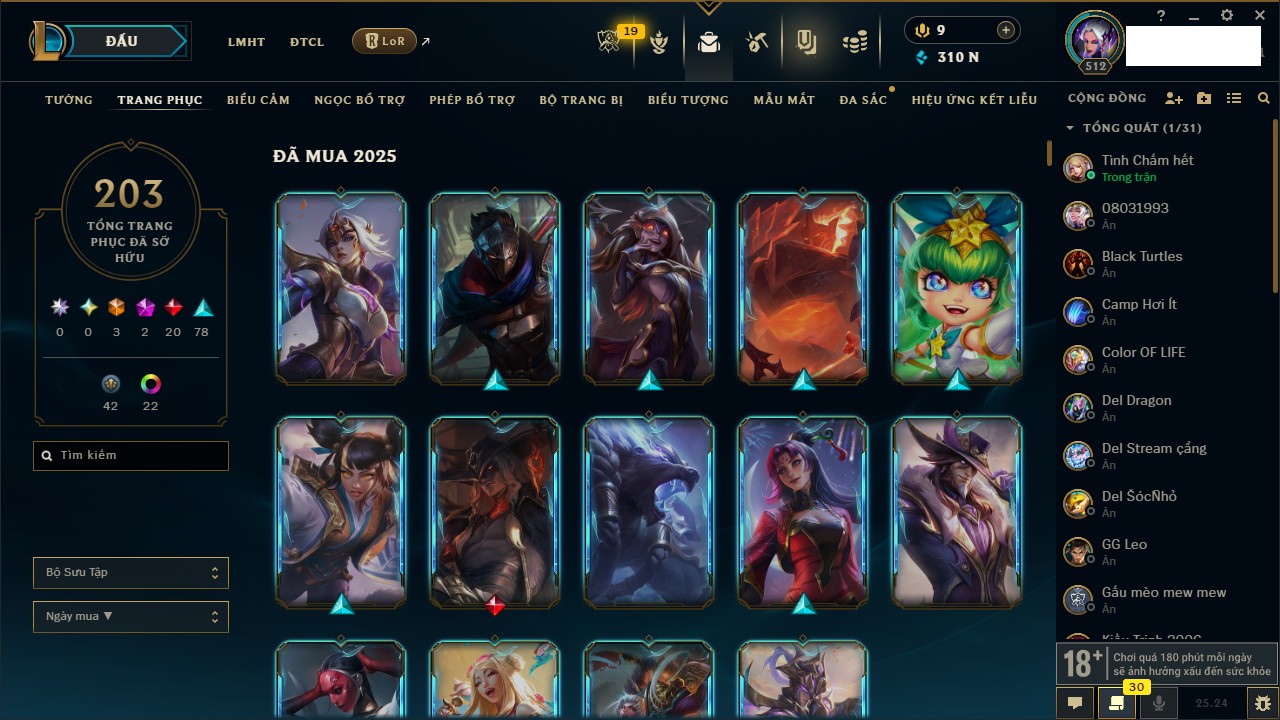Click the ĐẤU play button
Viewport: 1280px width, 720px height.
coord(122,41)
